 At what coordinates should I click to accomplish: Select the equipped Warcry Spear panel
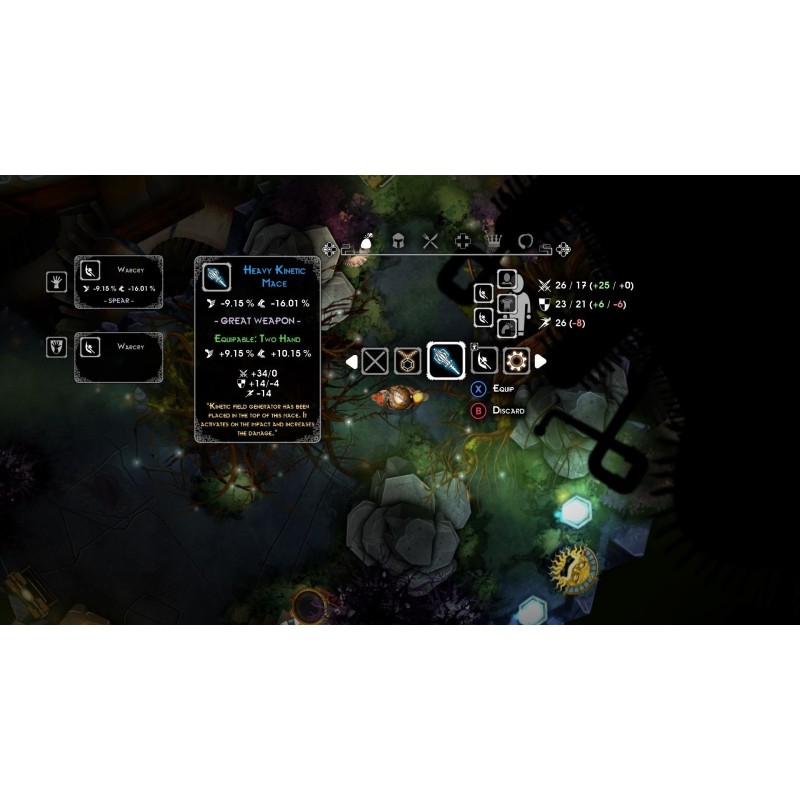pos(119,282)
